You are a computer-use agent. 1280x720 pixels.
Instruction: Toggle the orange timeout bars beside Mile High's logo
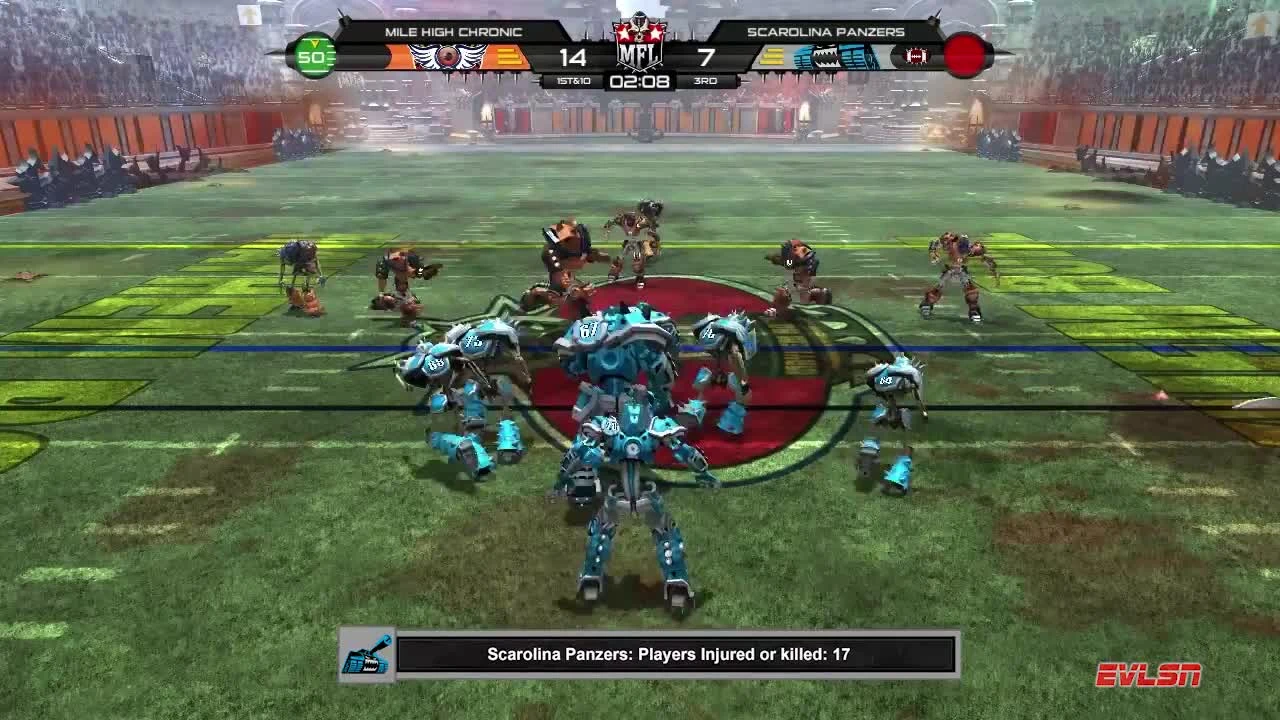pos(509,56)
